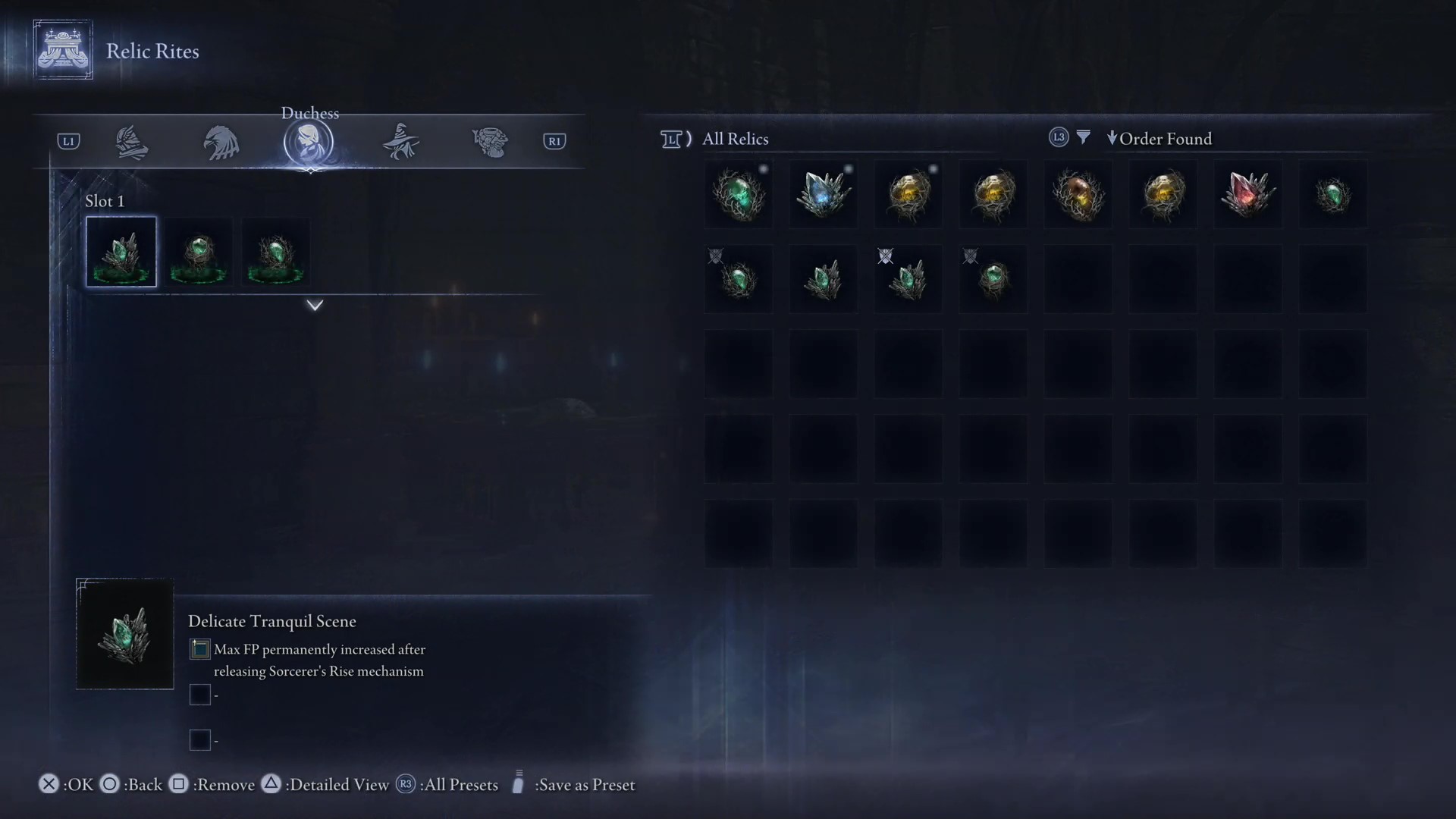Select the red crystal relic in the top row

point(1247,195)
